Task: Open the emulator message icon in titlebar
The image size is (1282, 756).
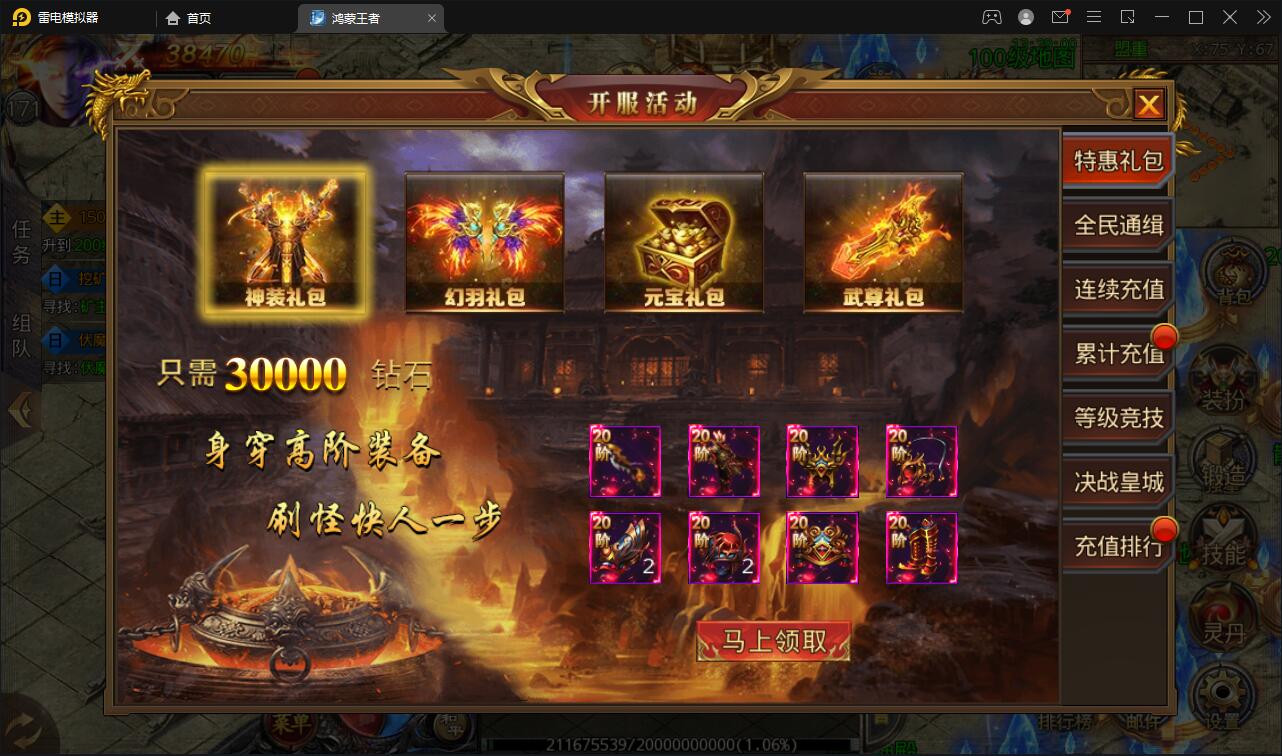Action: point(1061,17)
